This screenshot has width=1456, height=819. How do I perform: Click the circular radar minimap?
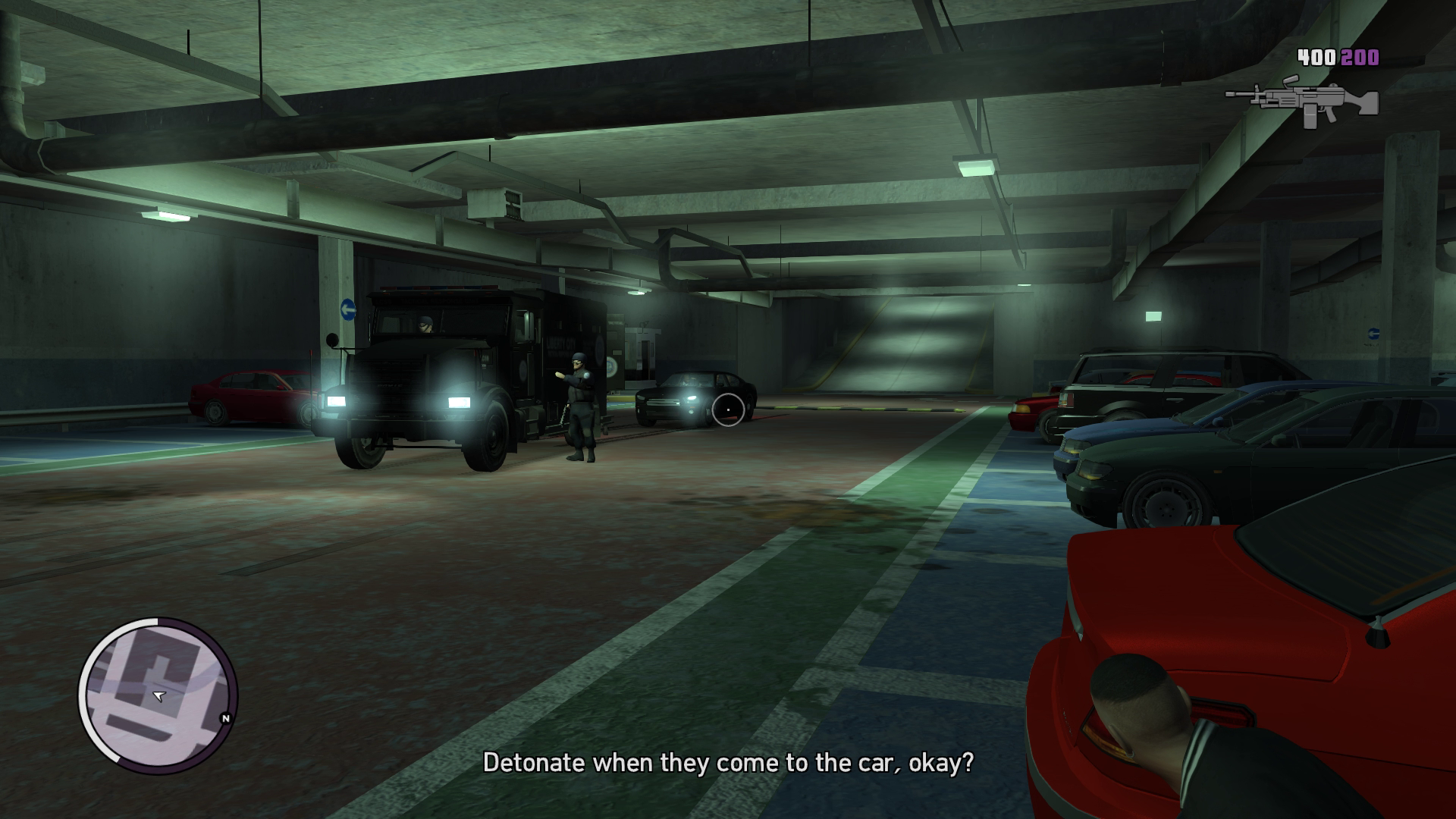pos(158,695)
